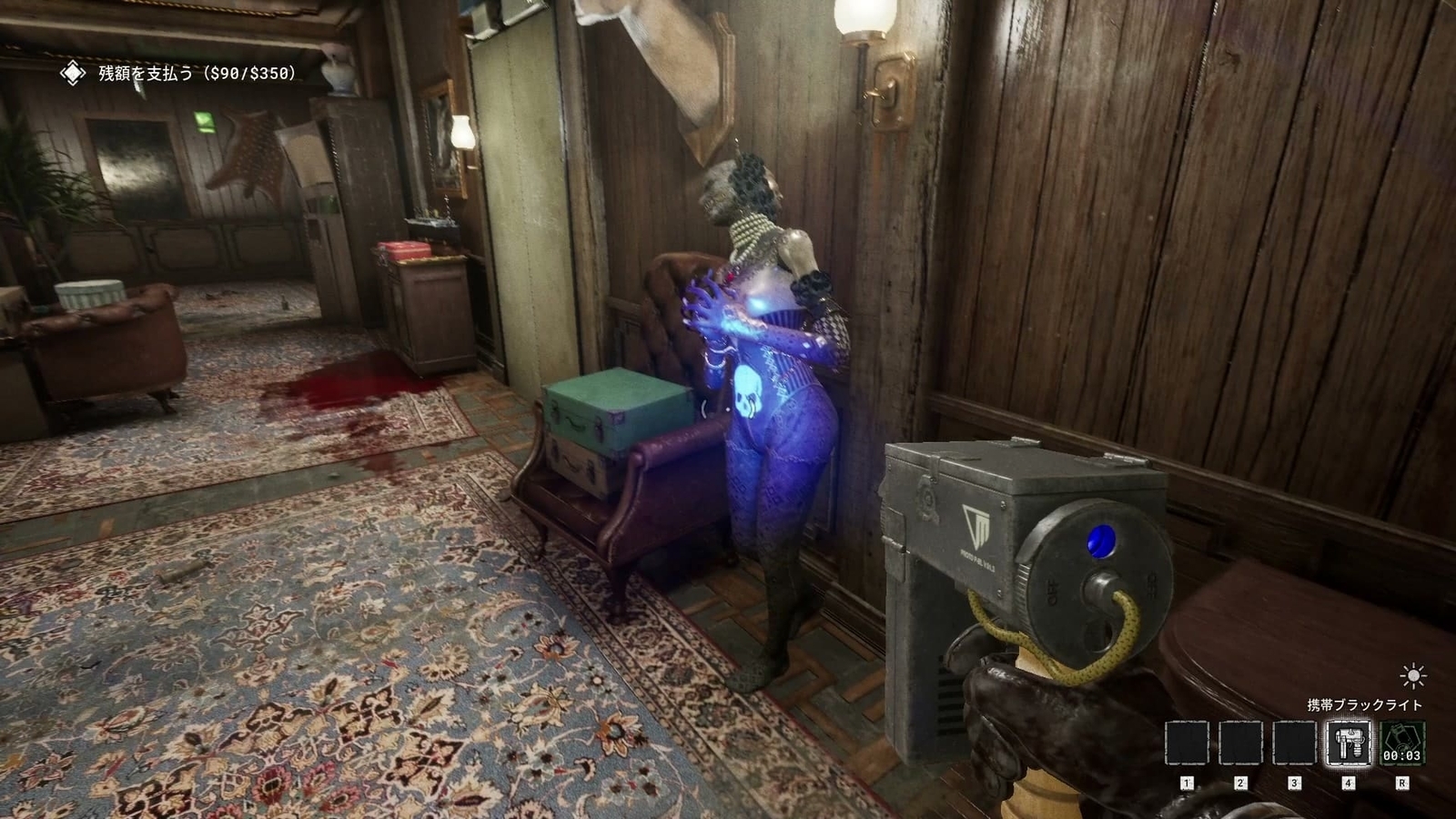Toggle the blue indicator light on the blacklight
This screenshot has width=1456, height=819.
(x=1101, y=541)
